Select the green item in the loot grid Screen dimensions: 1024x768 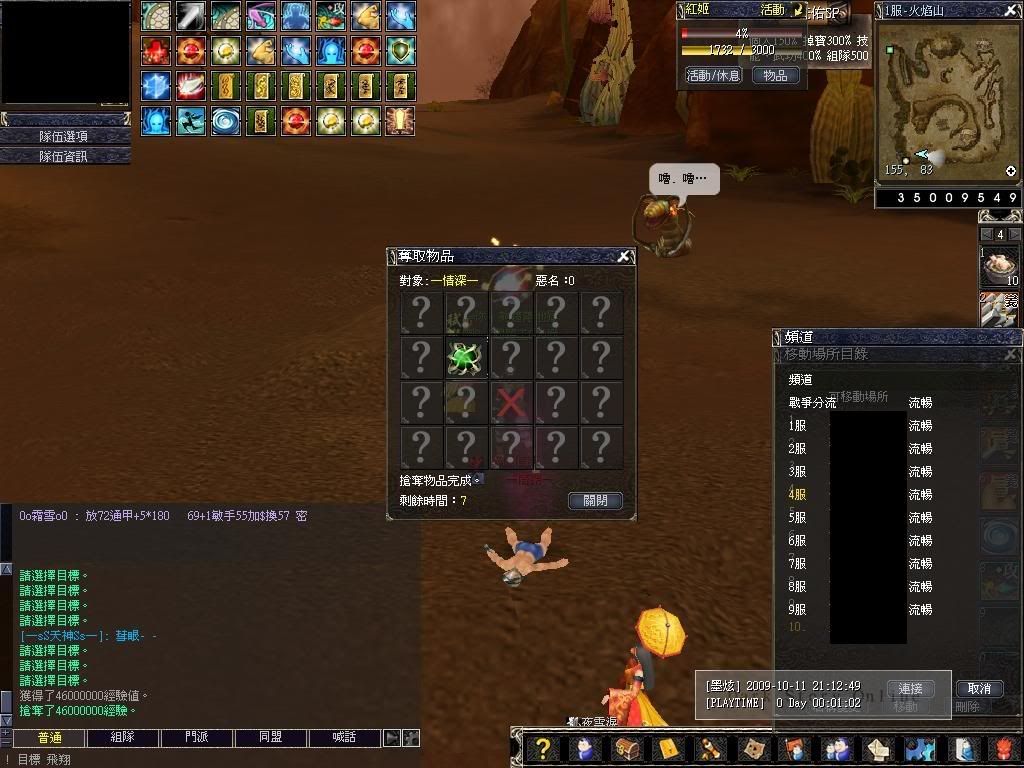tap(465, 358)
